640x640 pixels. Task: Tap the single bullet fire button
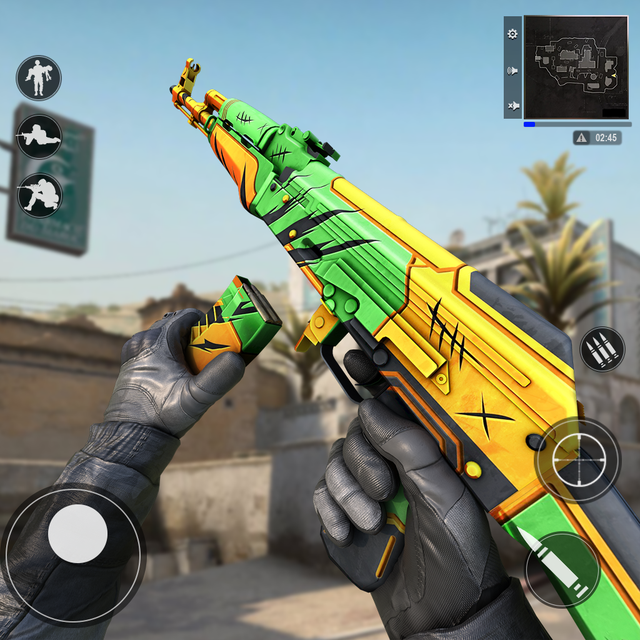pyautogui.click(x=561, y=570)
